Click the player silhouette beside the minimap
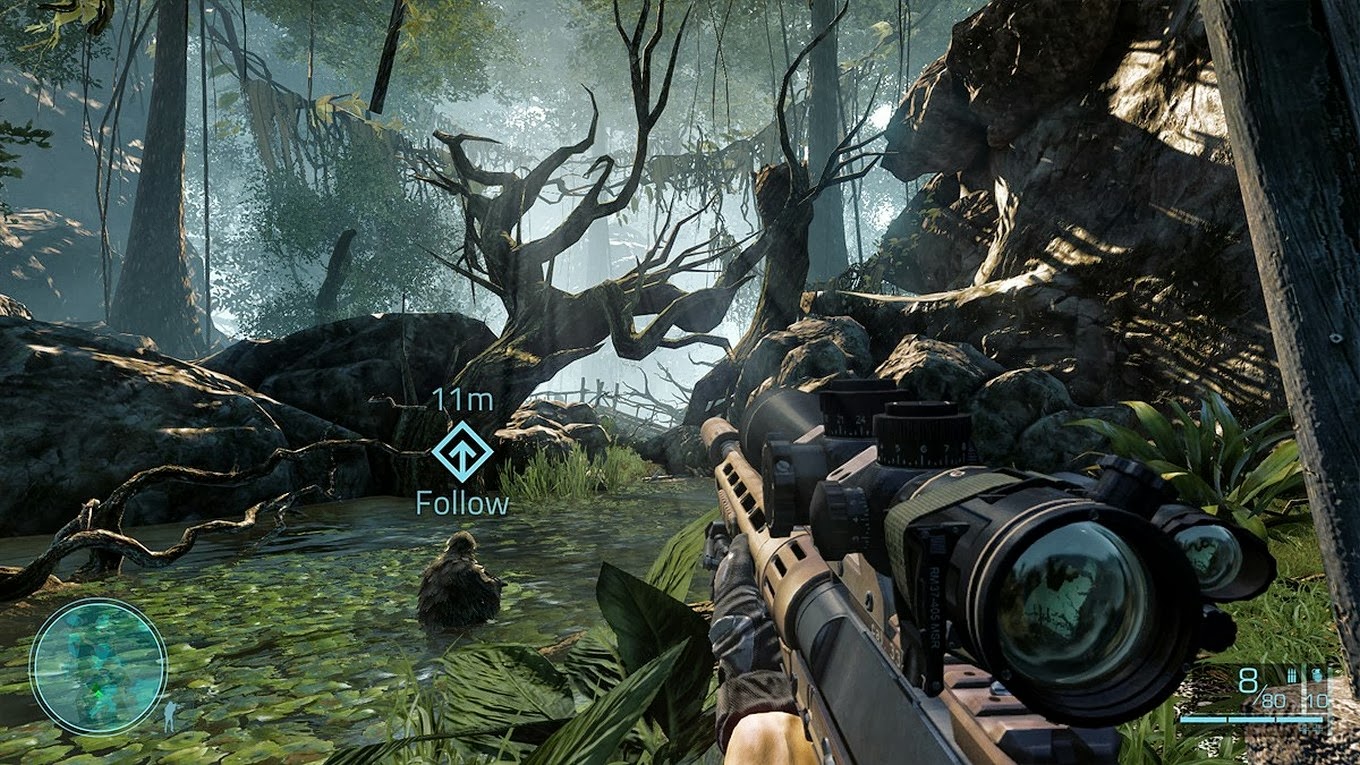1360x765 pixels. pyautogui.click(x=170, y=716)
